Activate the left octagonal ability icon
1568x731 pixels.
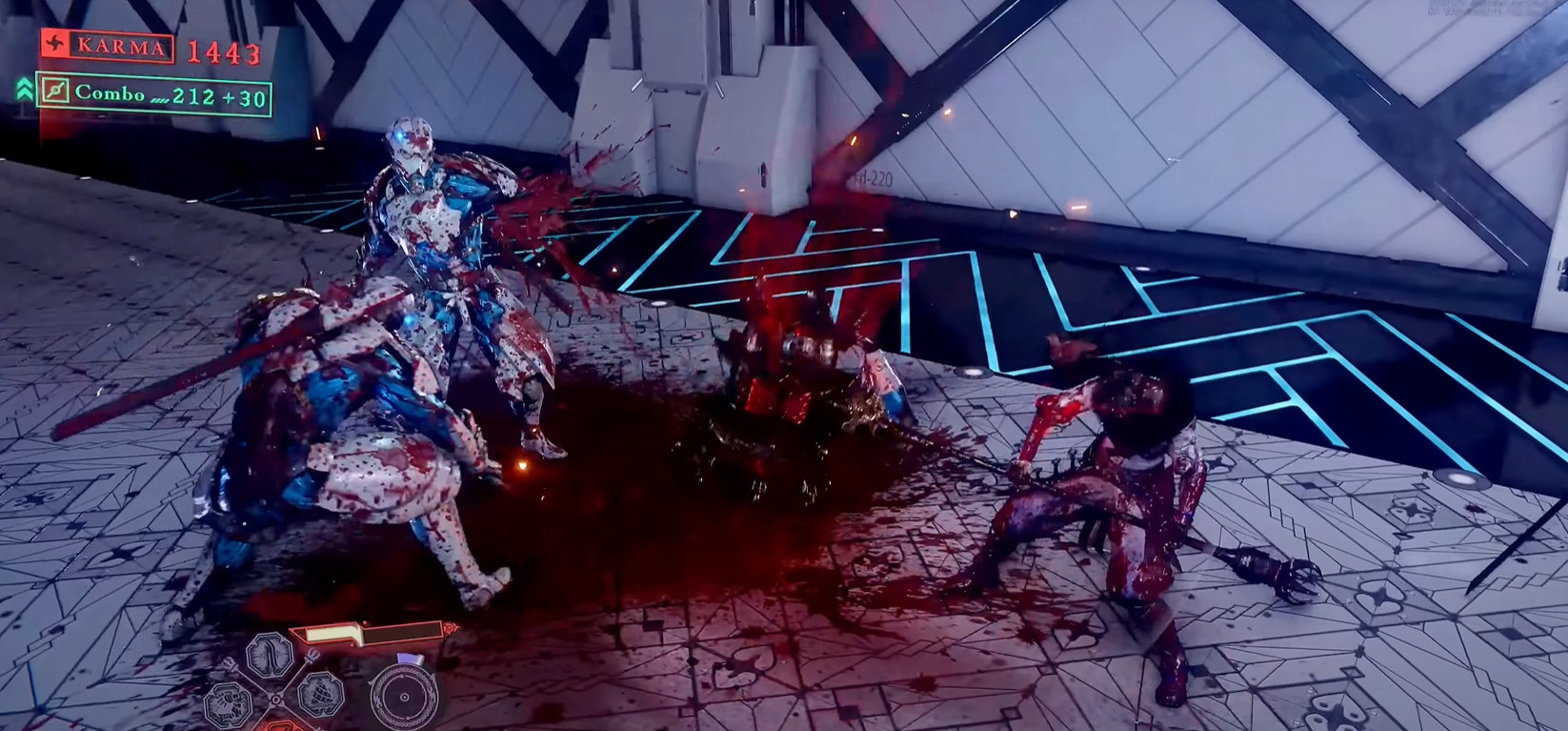pyautogui.click(x=229, y=703)
